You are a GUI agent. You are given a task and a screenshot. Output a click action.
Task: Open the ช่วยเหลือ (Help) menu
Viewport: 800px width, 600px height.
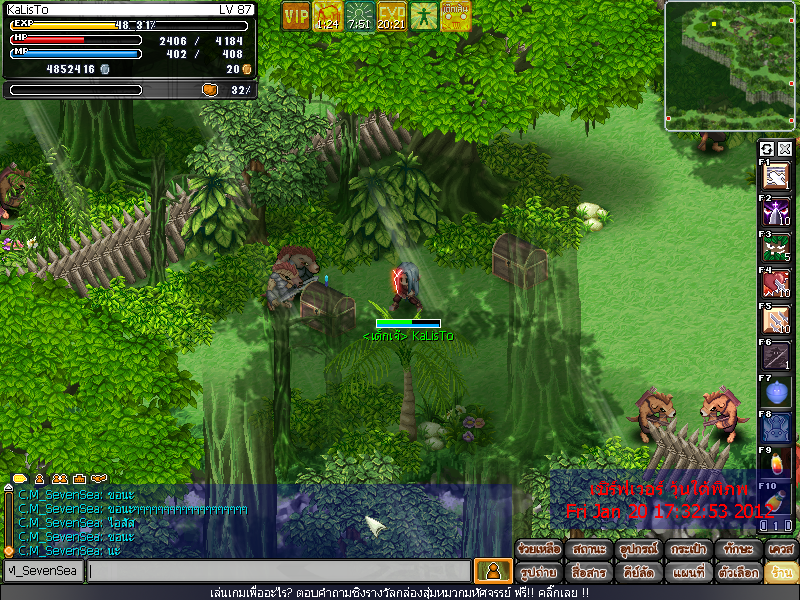click(540, 550)
